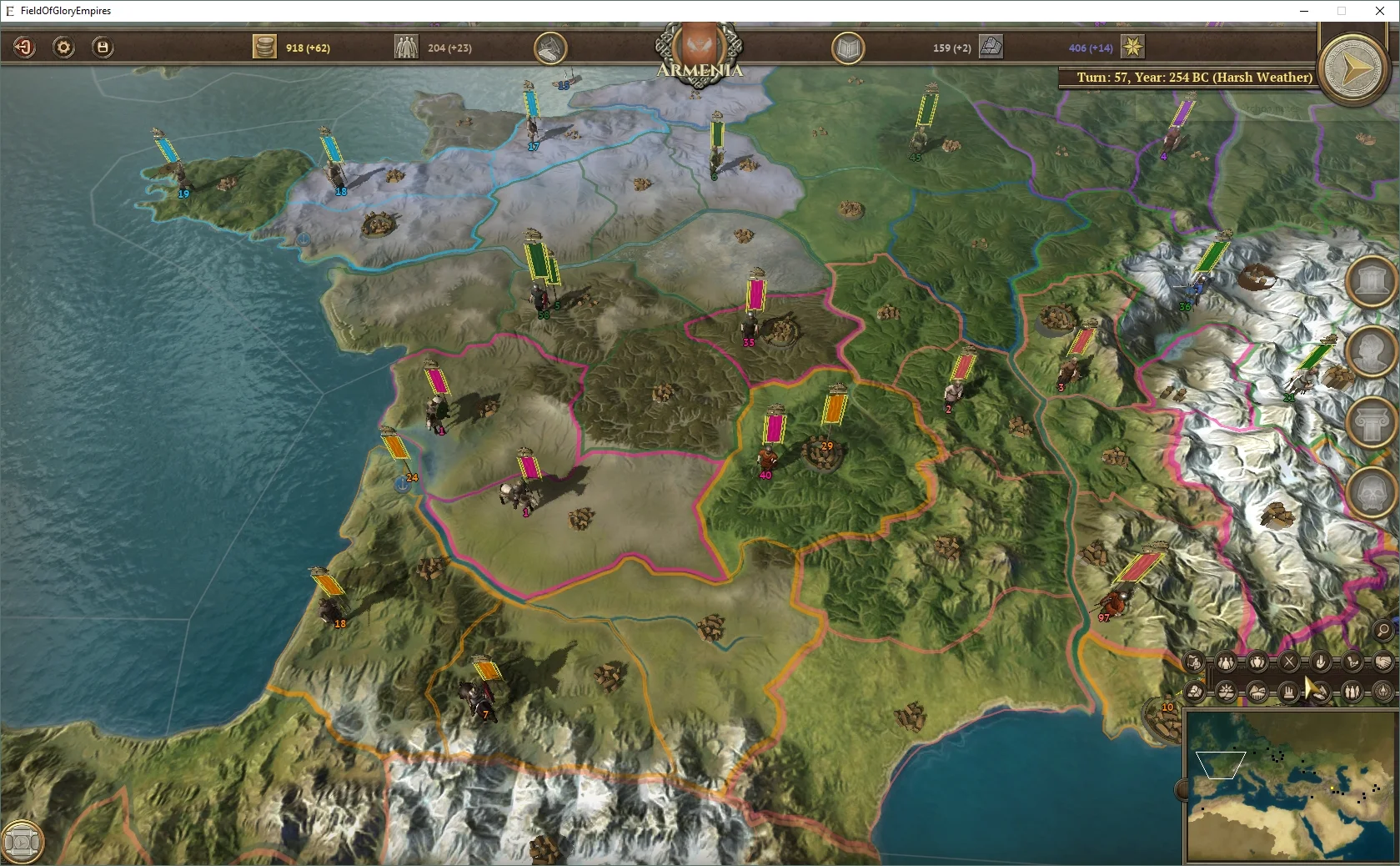Click the legacy star icon in top bar
The height and width of the screenshot is (866, 1400).
1132,48
